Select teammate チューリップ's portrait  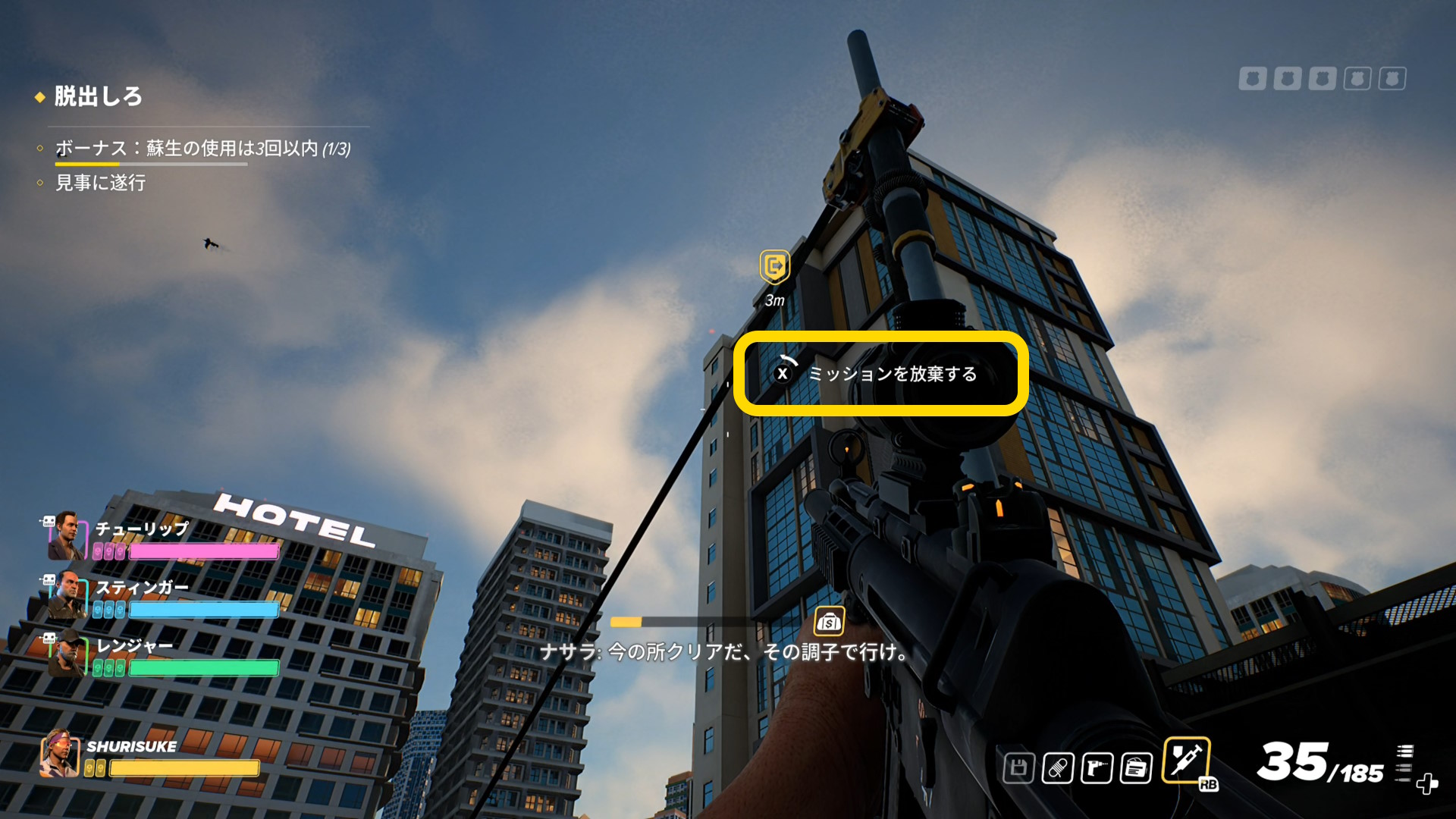[x=66, y=535]
